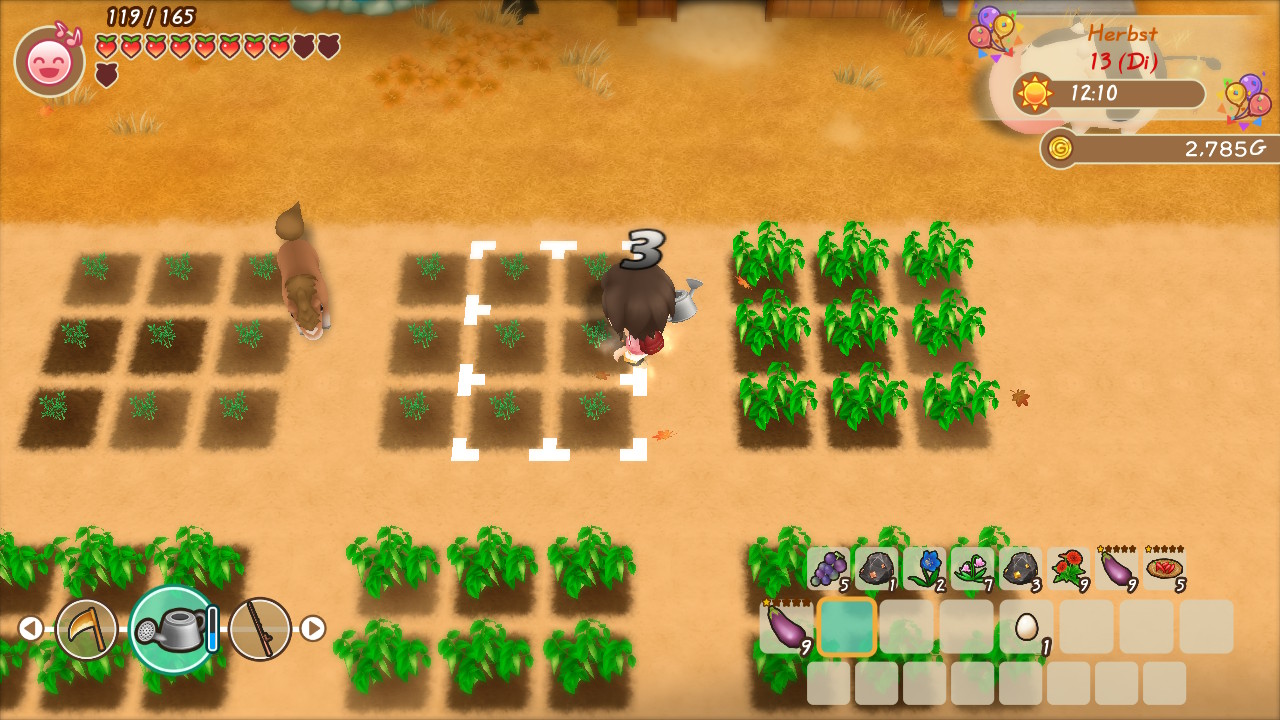Viewport: 1280px width, 720px height.
Task: Pick the stack of three gold-flecked ore
Action: (1020, 568)
